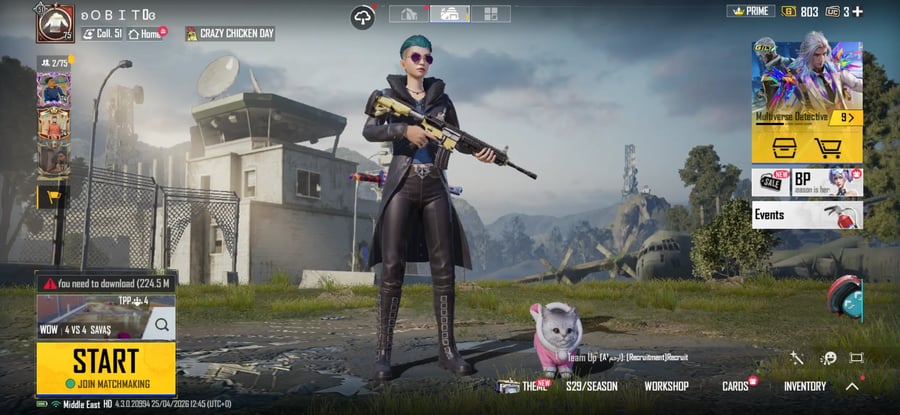900x415 pixels.
Task: Open the S29/Season menu
Action: coord(591,386)
